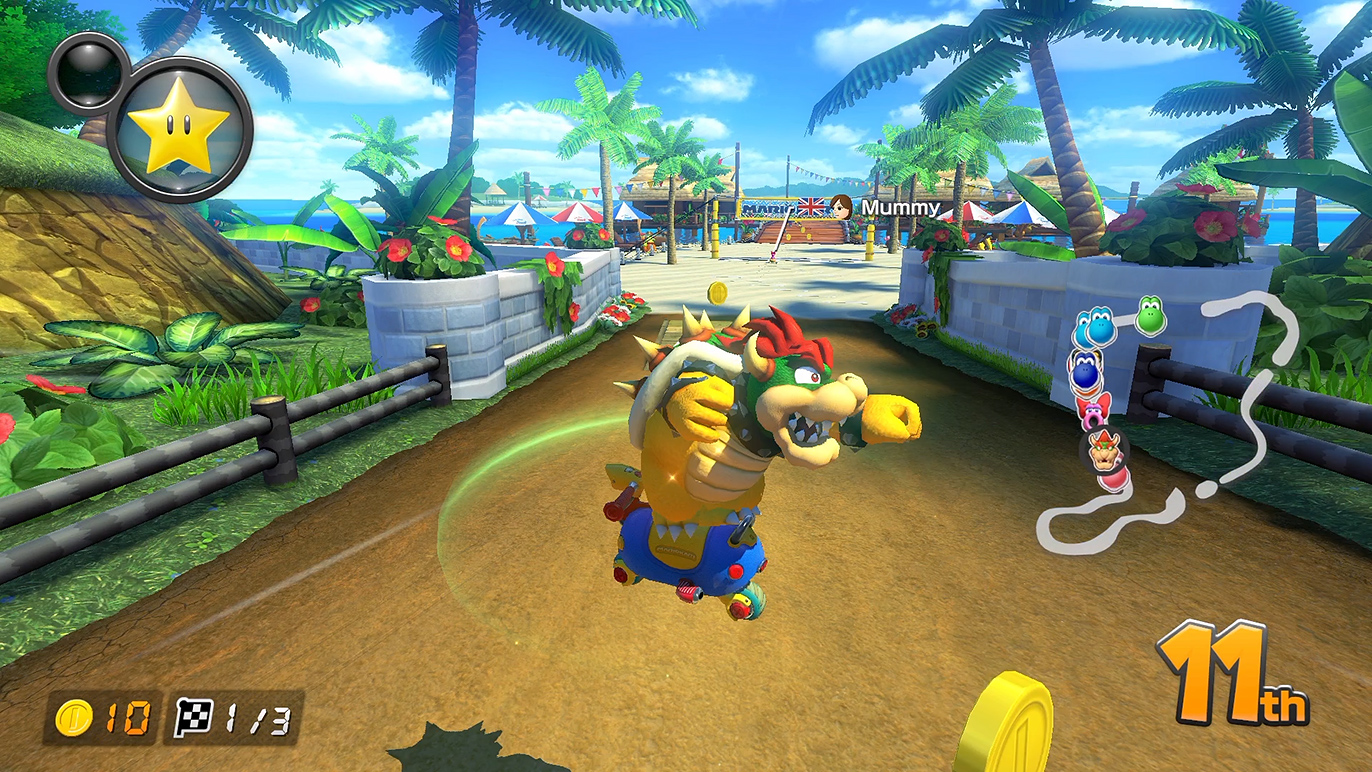
Task: Select Bowser's head marker on the minimap
Action: coord(1104,451)
